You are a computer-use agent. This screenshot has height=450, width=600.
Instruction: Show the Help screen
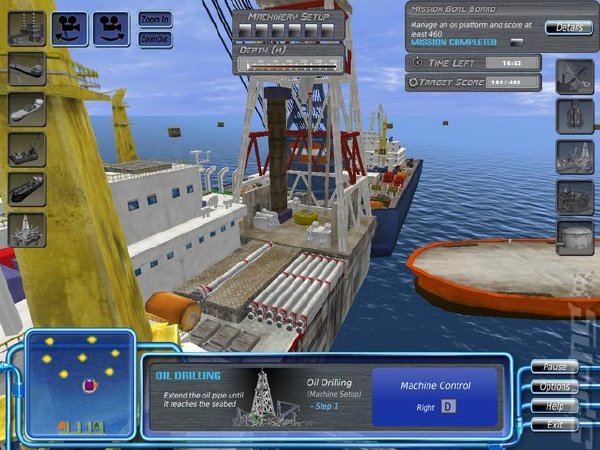(555, 406)
